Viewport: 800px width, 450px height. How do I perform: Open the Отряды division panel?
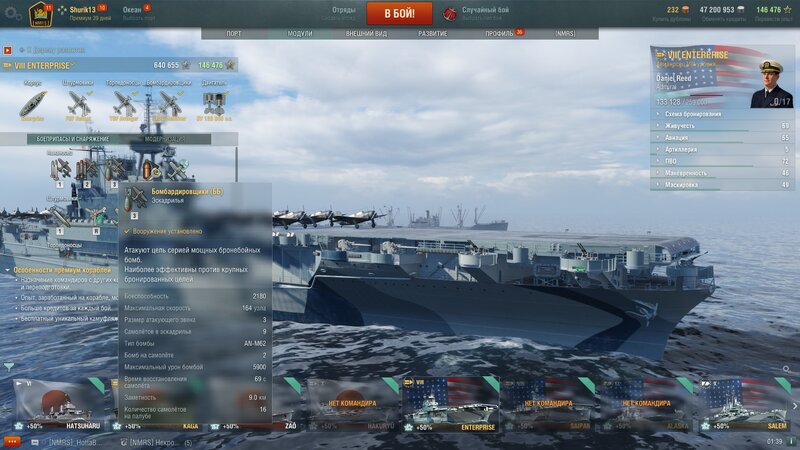(x=343, y=13)
